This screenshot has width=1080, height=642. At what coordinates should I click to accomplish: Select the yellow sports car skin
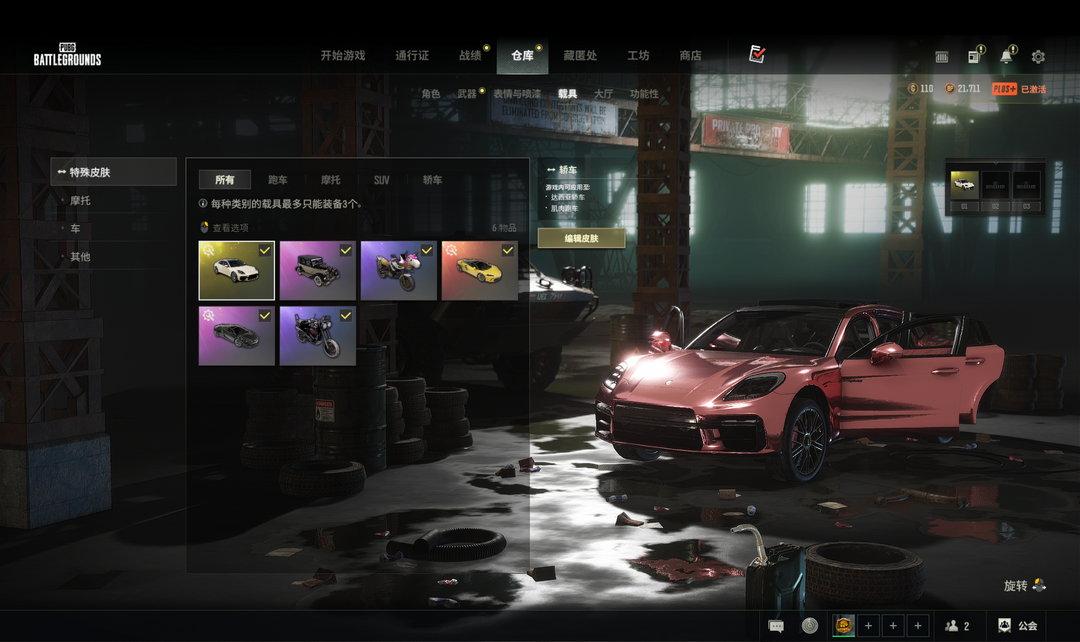pos(479,270)
